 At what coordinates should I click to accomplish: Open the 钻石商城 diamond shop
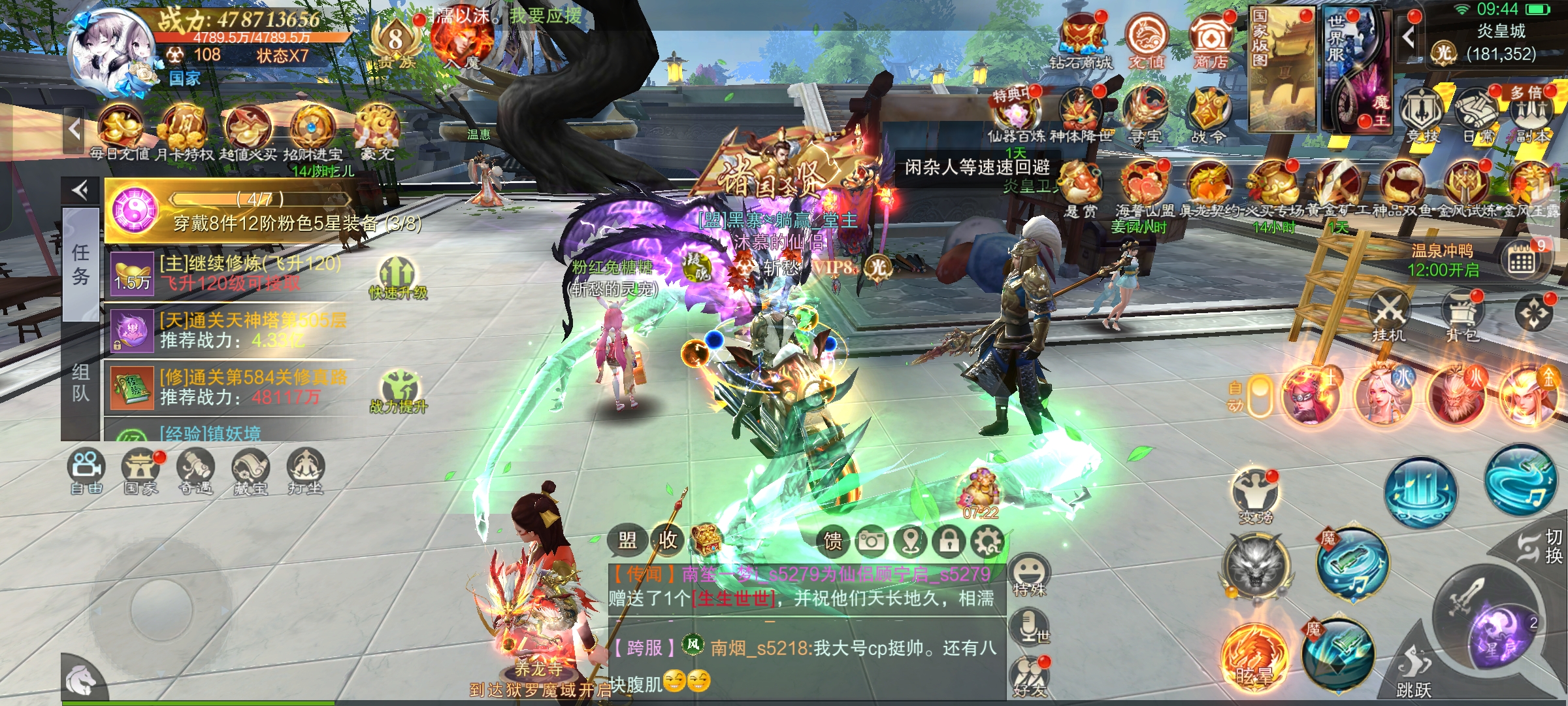click(x=1081, y=41)
